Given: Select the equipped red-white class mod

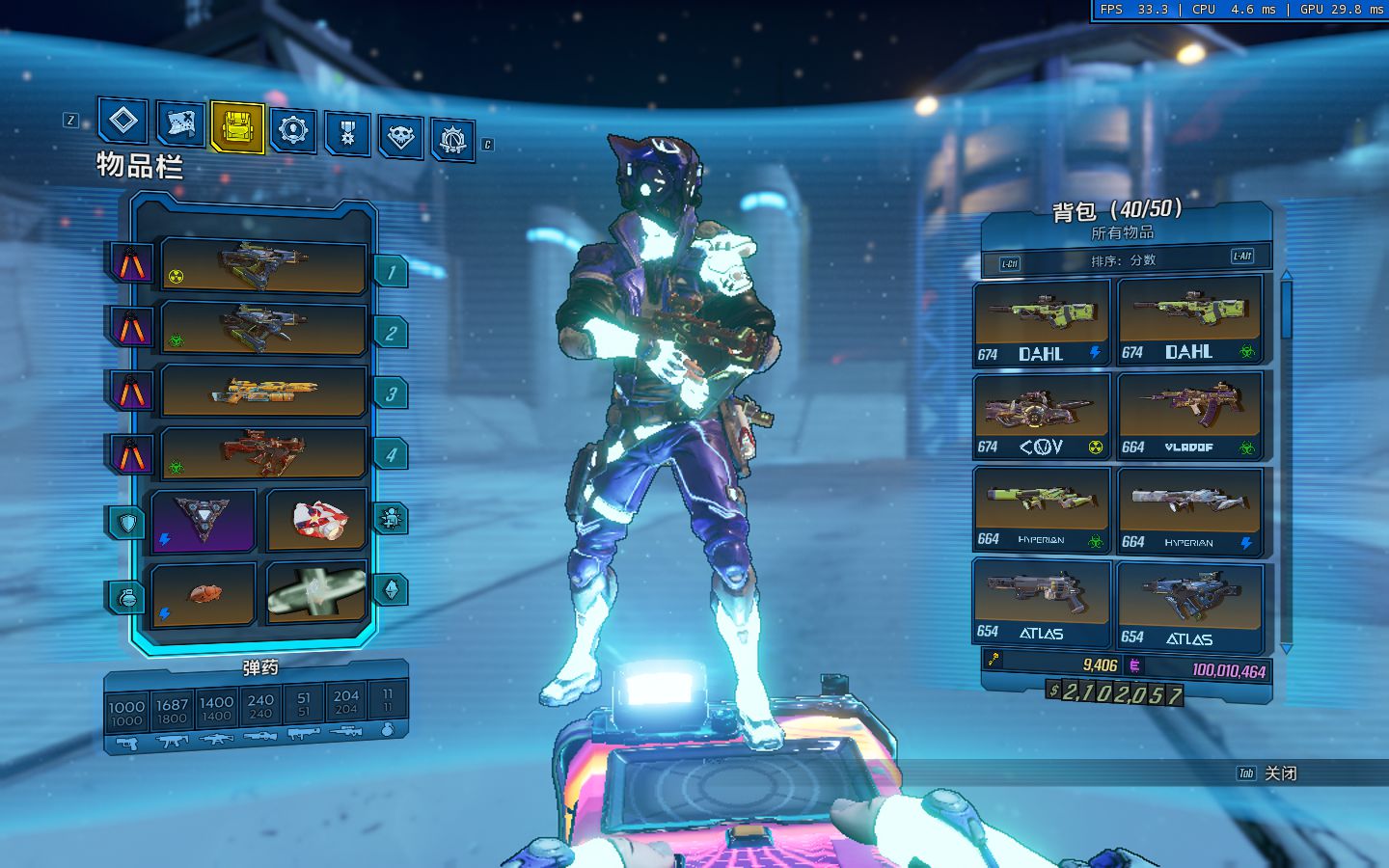Looking at the screenshot, I should pos(316,521).
